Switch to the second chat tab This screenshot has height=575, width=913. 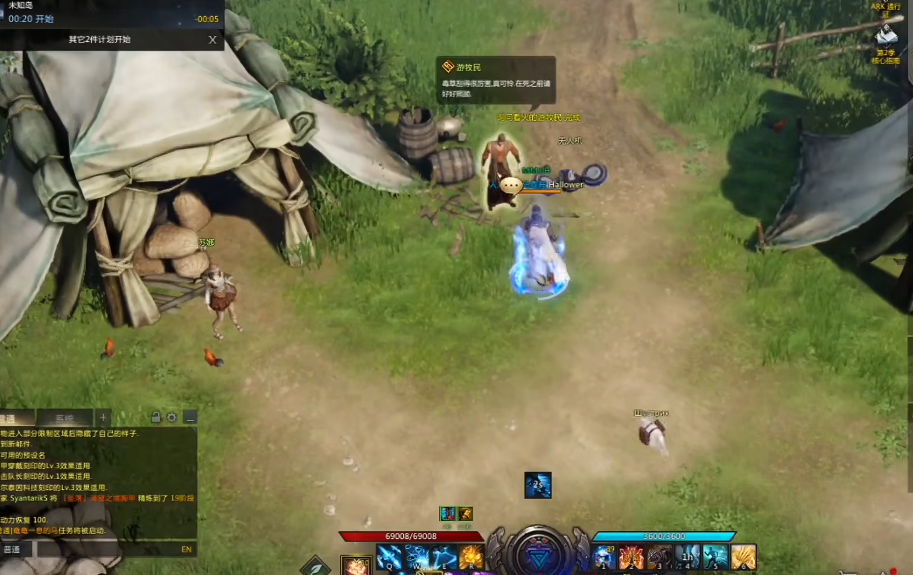(x=64, y=418)
